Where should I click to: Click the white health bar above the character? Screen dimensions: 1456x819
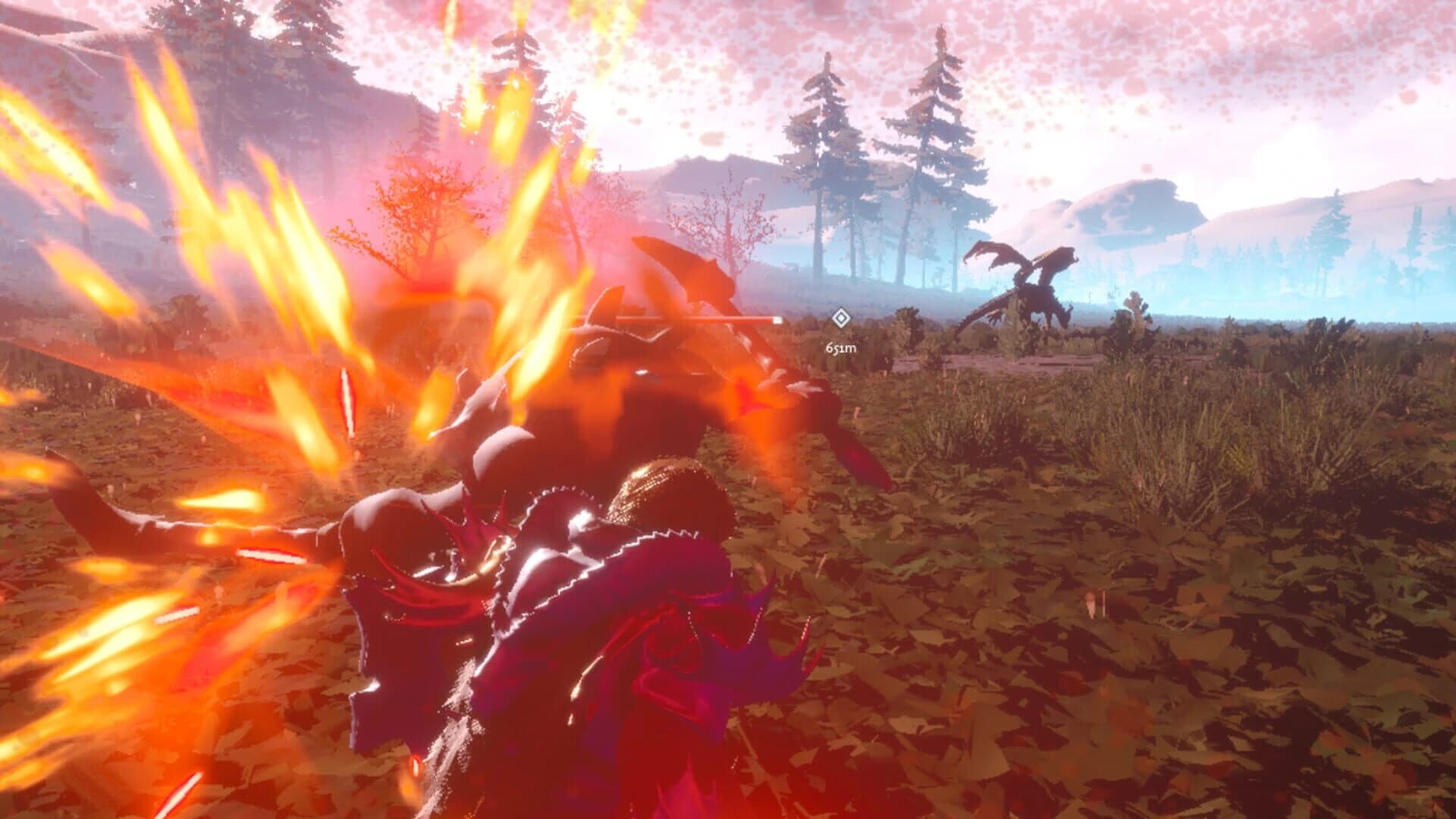tap(675, 319)
